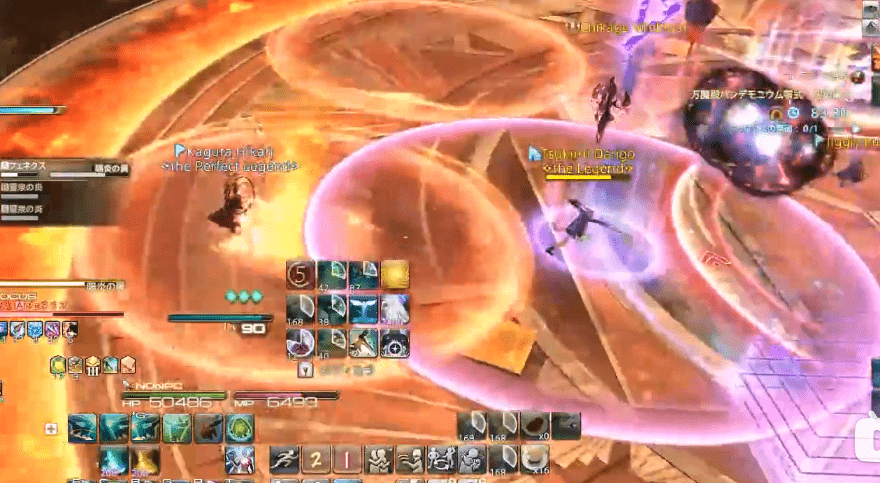Image resolution: width=880 pixels, height=483 pixels.
Task: Click the number 2 waymark icon
Action: (316, 460)
